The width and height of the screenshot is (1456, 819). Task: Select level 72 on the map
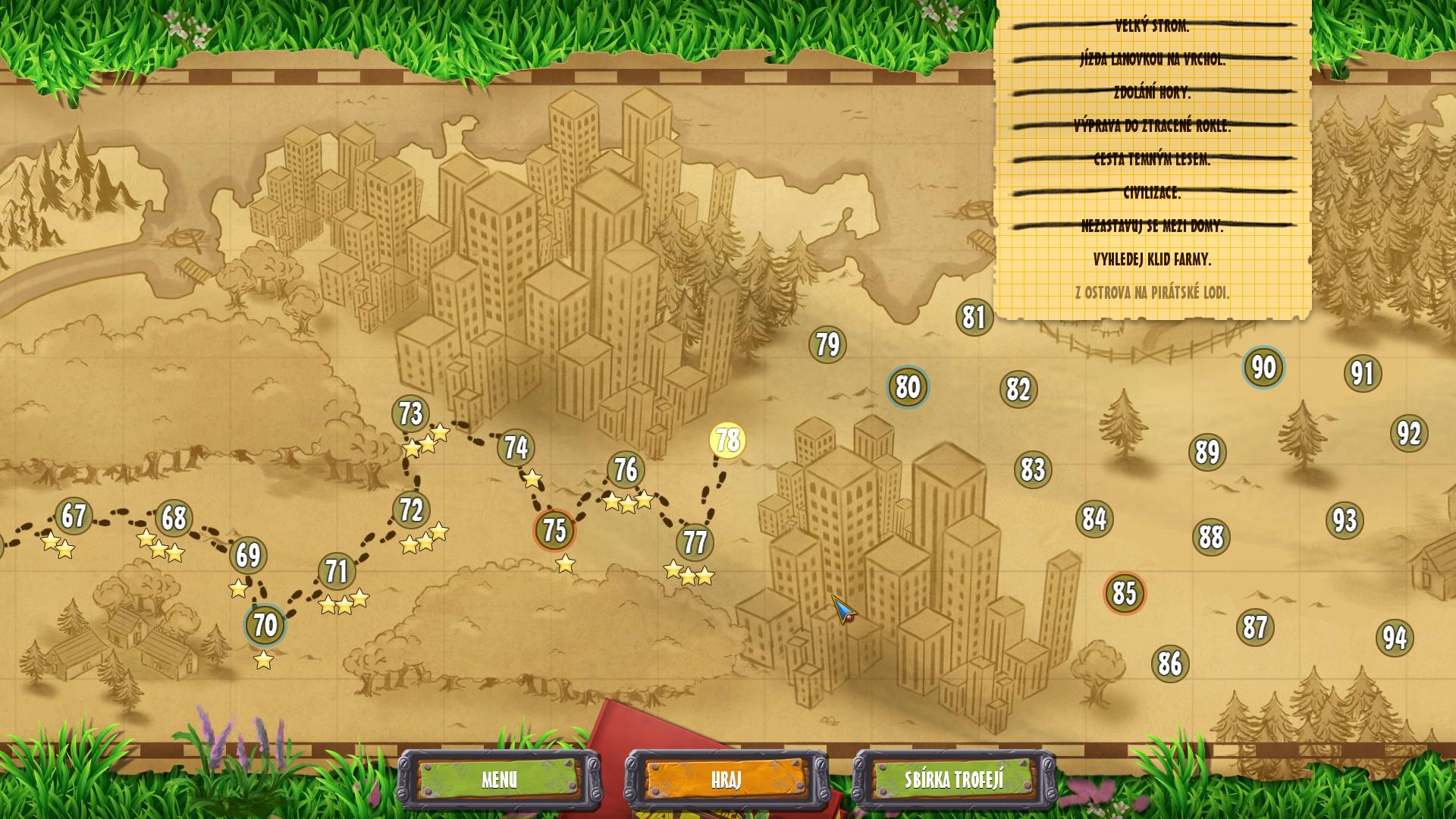click(411, 510)
